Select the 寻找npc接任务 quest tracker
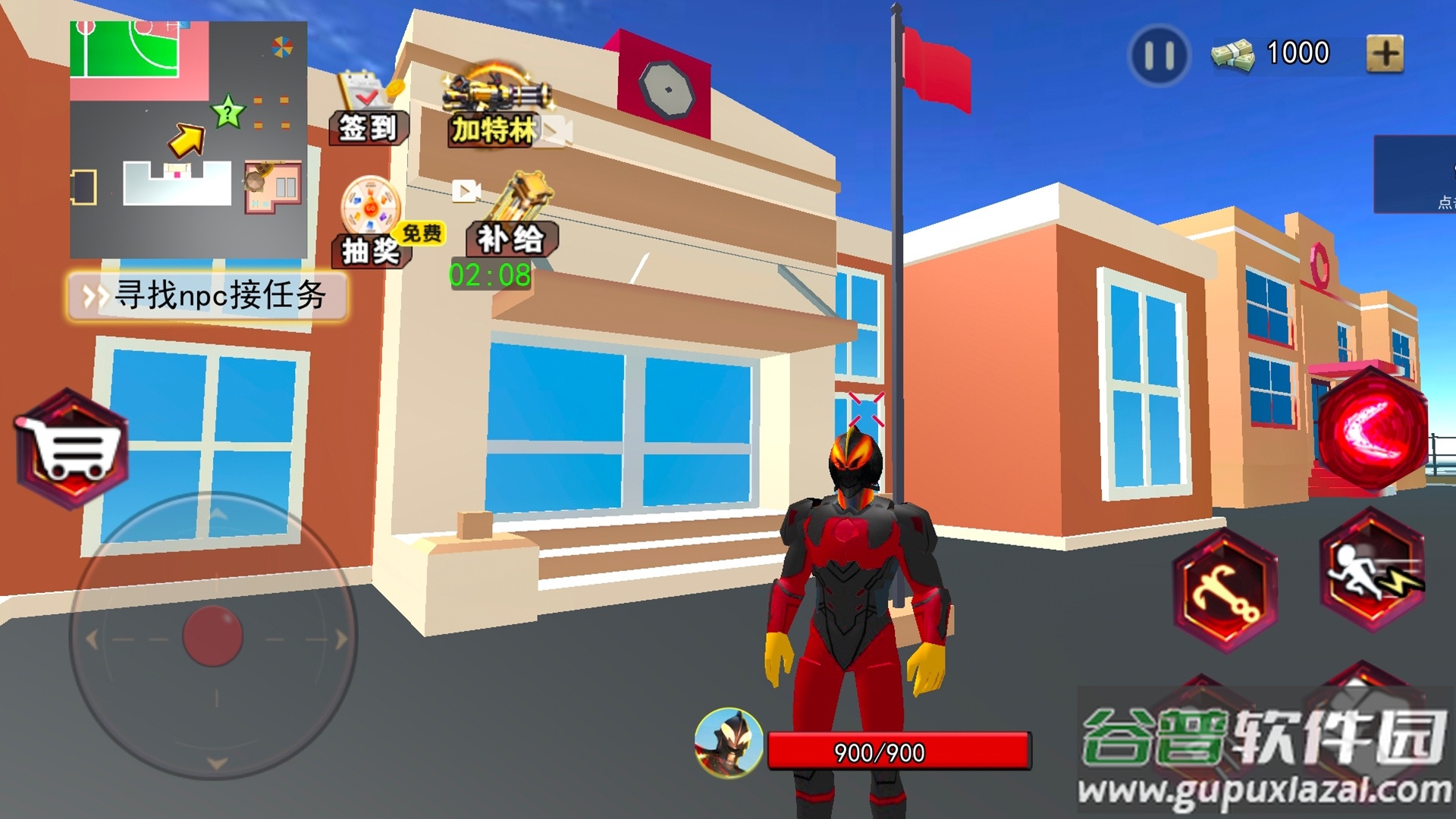 point(208,296)
